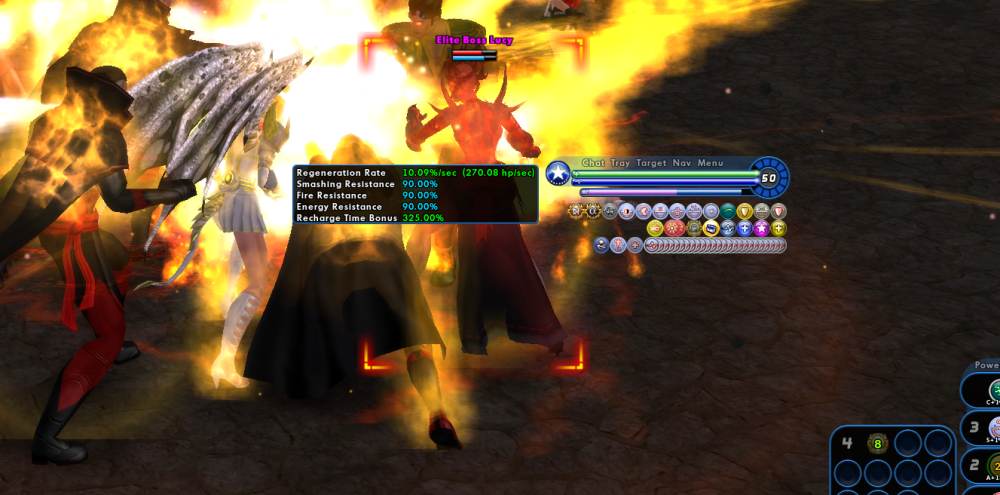Viewport: 1000px width, 495px height.
Task: Click the Elite Boss Lucy target nameplate
Action: pyautogui.click(x=472, y=40)
